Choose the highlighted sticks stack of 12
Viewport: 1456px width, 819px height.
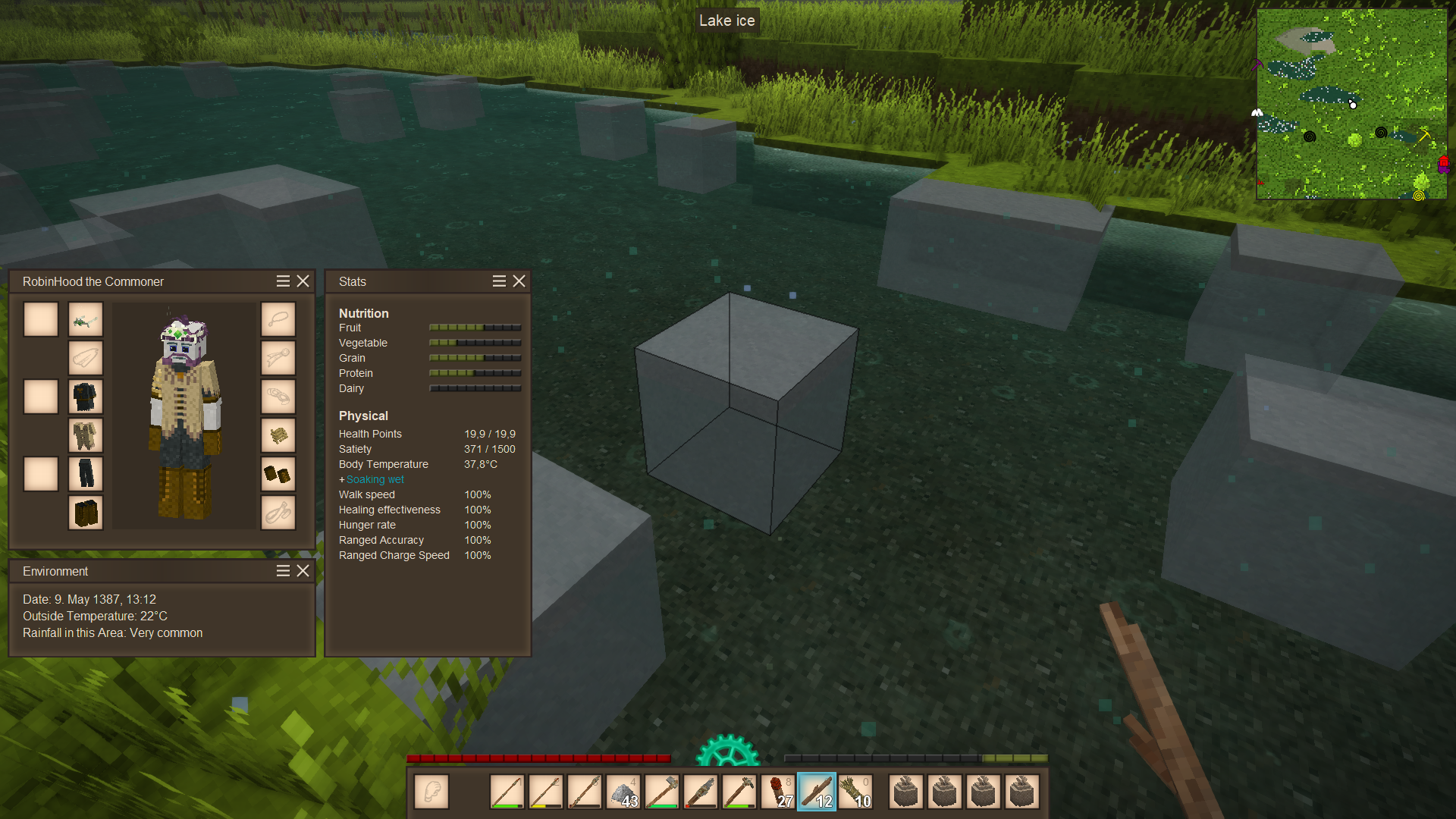pyautogui.click(x=817, y=792)
